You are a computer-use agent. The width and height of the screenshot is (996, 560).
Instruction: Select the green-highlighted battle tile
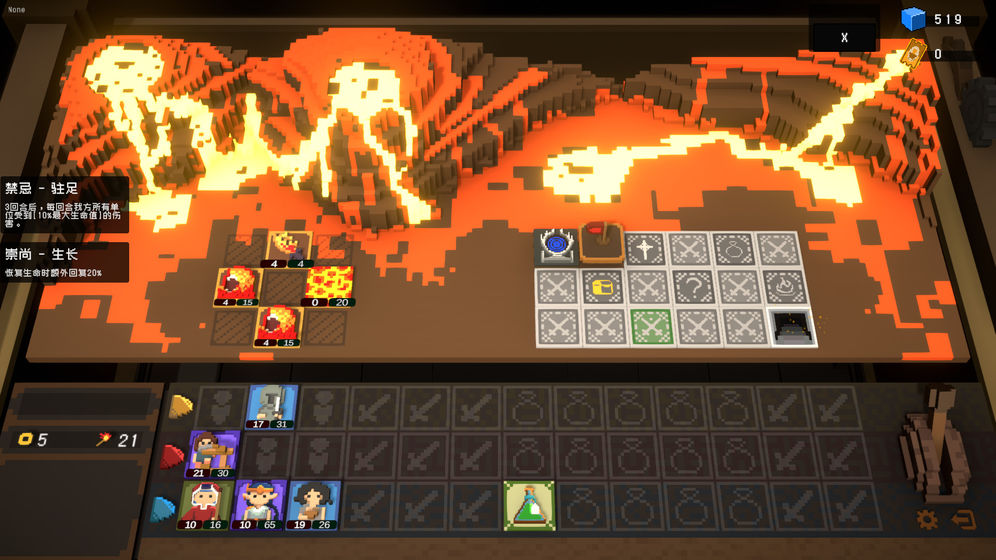(x=651, y=326)
